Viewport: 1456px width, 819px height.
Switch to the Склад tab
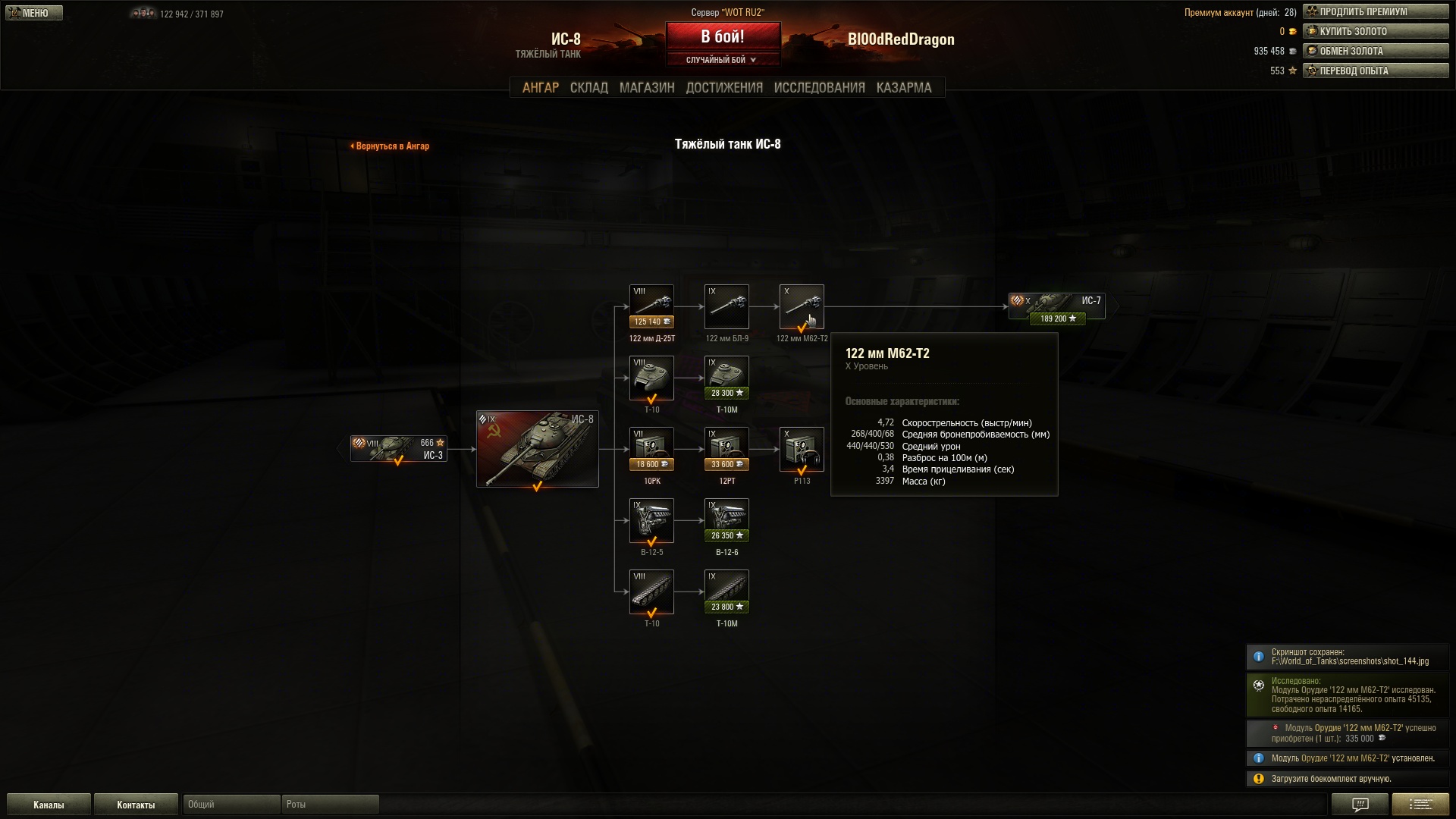(x=588, y=88)
